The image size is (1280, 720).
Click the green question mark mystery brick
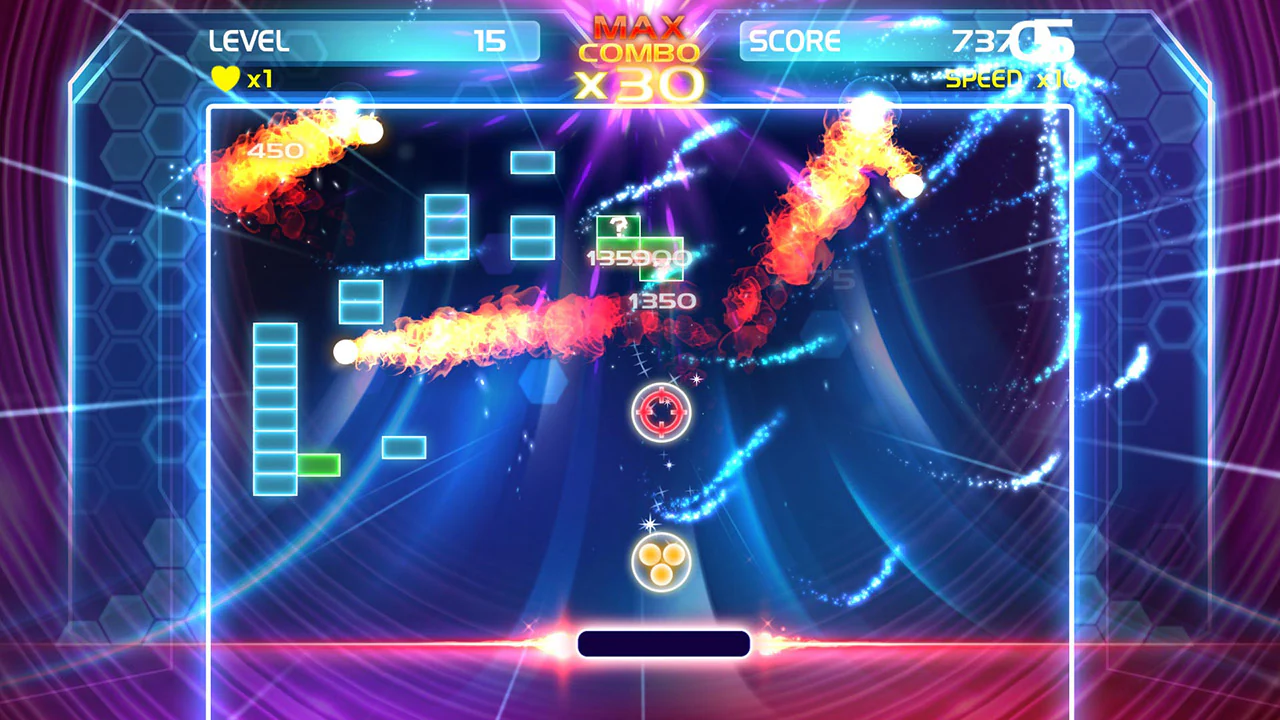point(621,228)
